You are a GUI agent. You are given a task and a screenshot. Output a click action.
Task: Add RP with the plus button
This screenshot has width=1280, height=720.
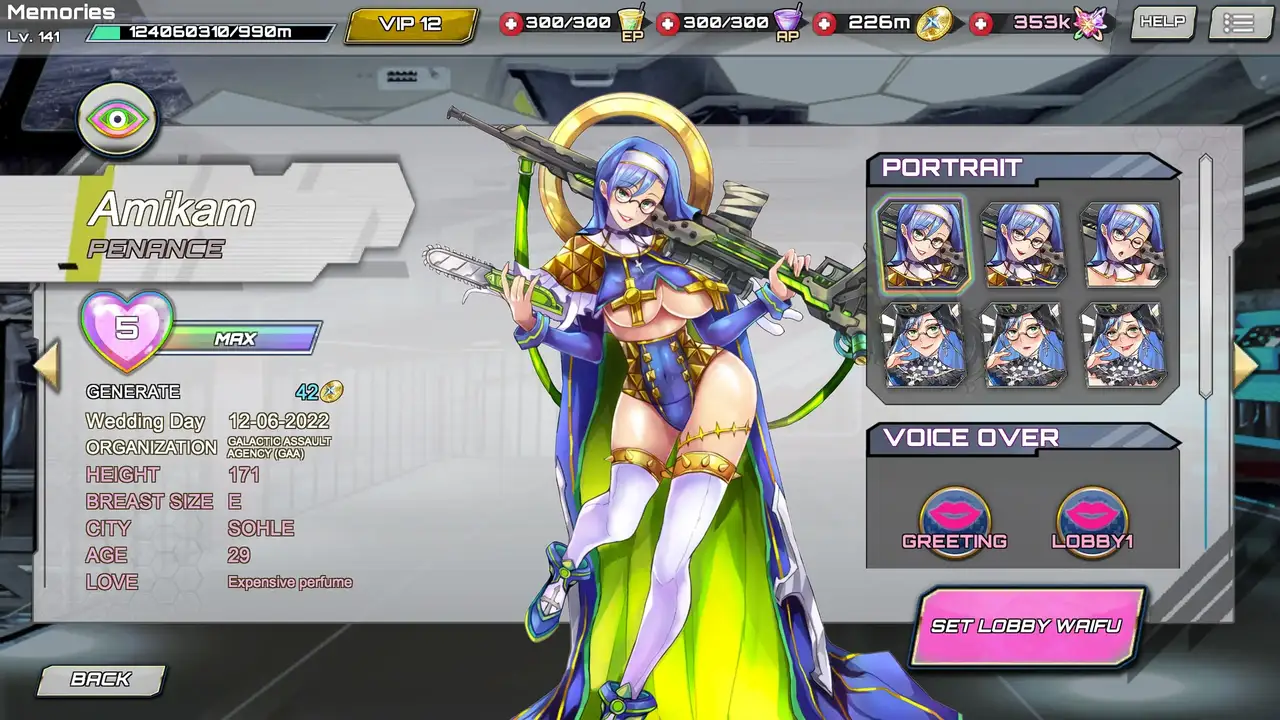[668, 23]
